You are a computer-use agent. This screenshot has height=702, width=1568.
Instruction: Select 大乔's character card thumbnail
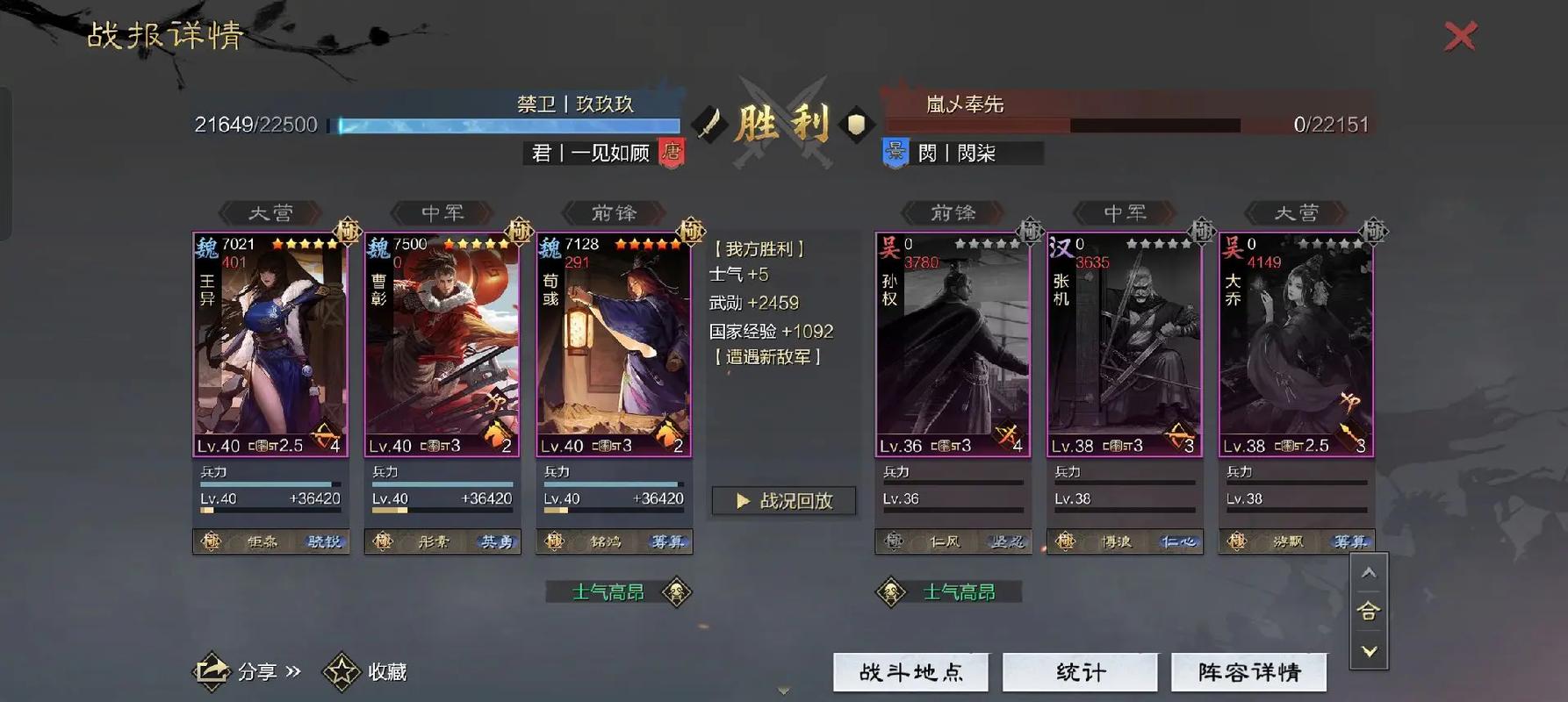(x=1295, y=342)
